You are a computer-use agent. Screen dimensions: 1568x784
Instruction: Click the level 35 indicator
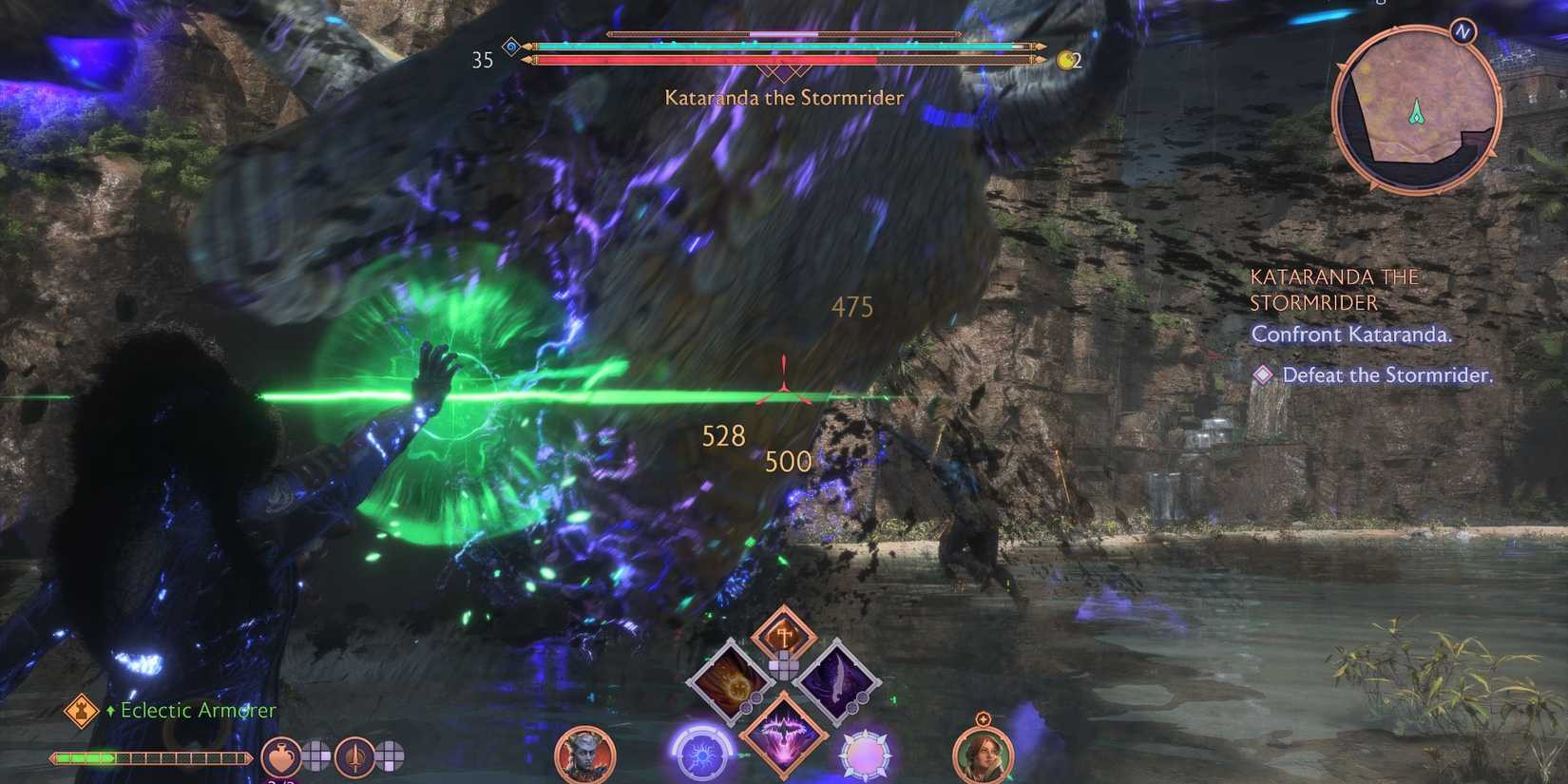(483, 60)
